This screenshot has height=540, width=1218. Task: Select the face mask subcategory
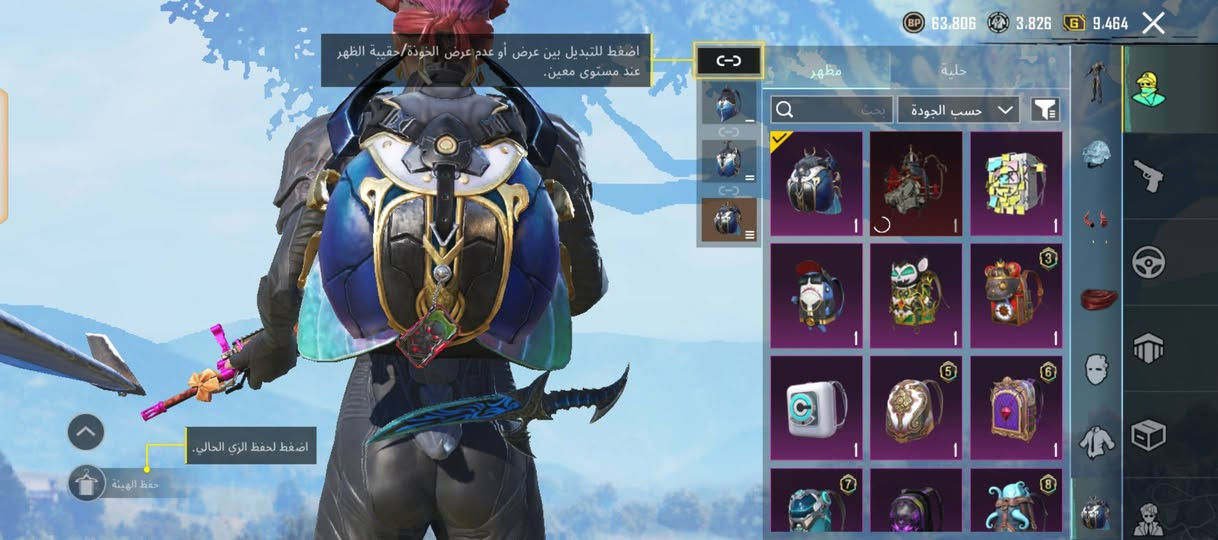click(1097, 369)
